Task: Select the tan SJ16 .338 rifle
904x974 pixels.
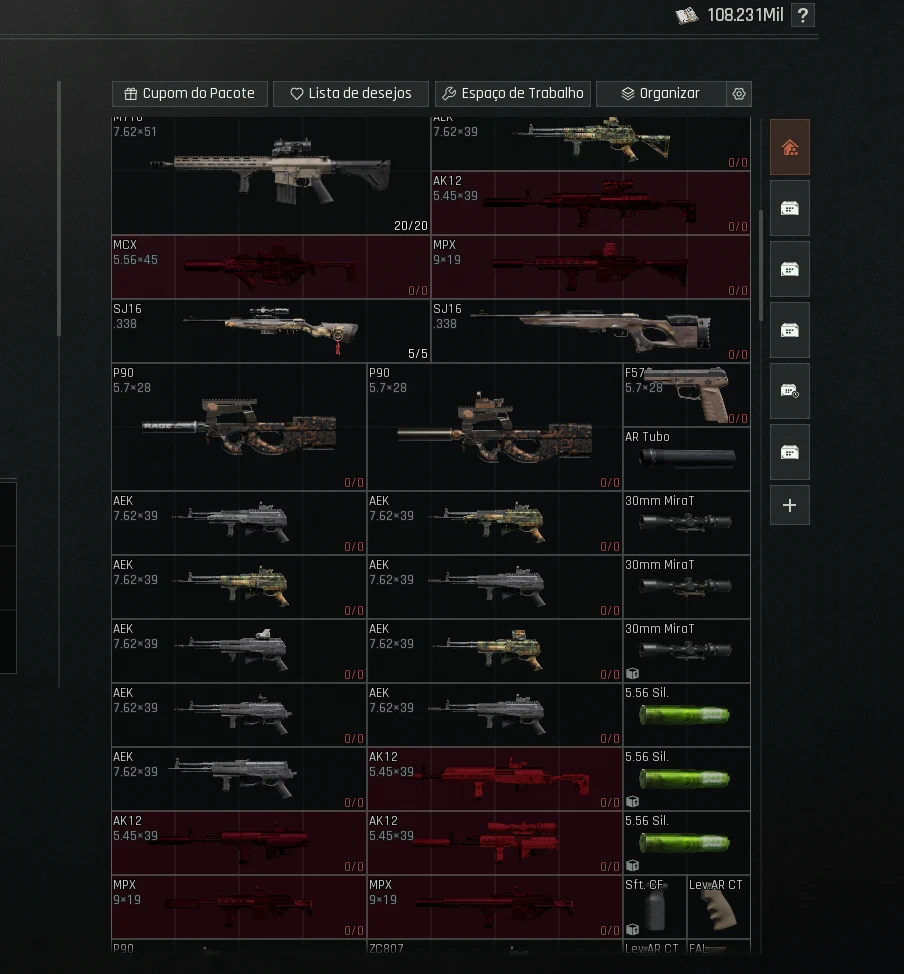Action: click(x=590, y=331)
